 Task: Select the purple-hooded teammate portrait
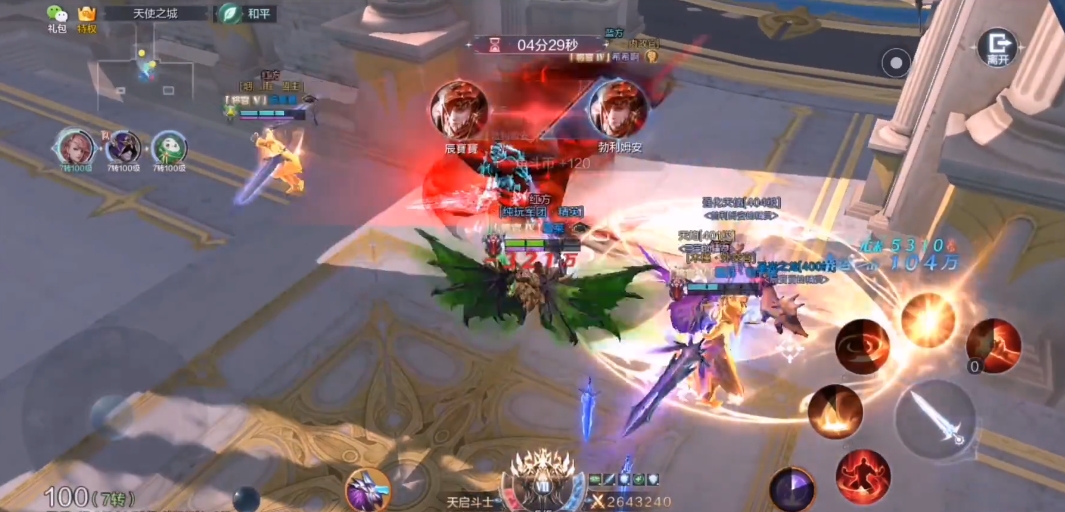[x=123, y=148]
